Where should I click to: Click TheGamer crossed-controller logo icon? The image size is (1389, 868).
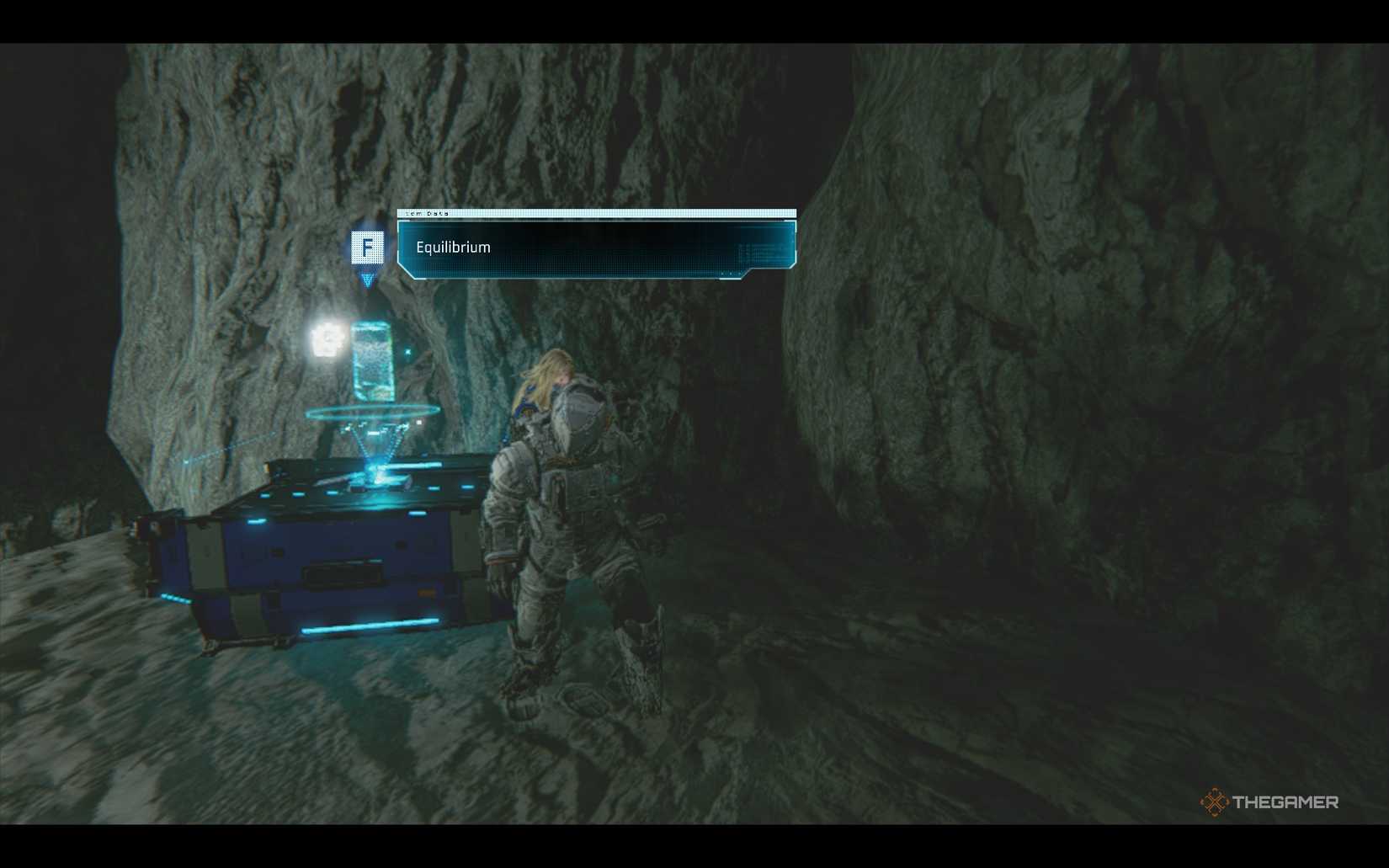[x=1213, y=802]
